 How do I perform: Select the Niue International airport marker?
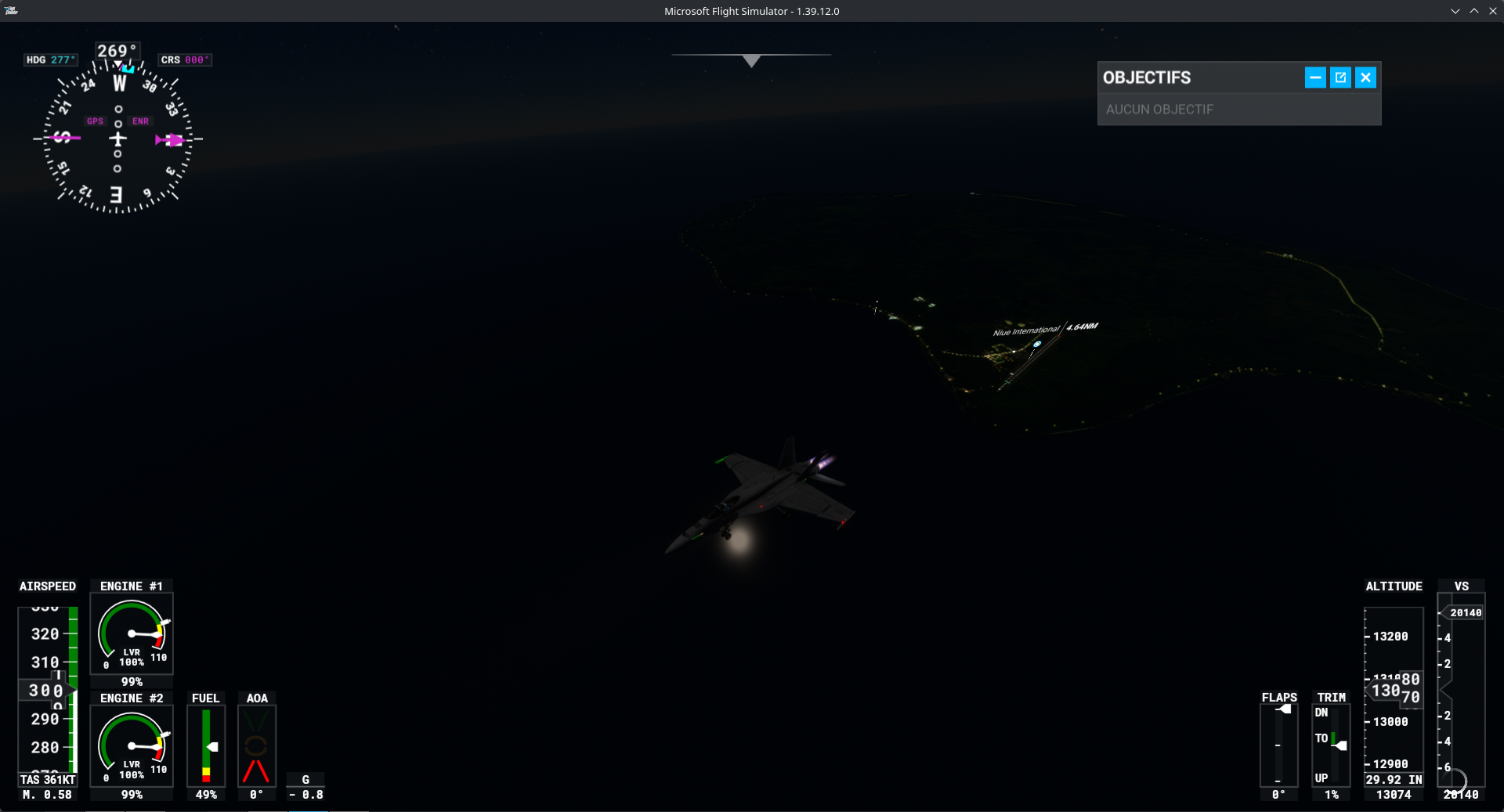[x=1037, y=344]
